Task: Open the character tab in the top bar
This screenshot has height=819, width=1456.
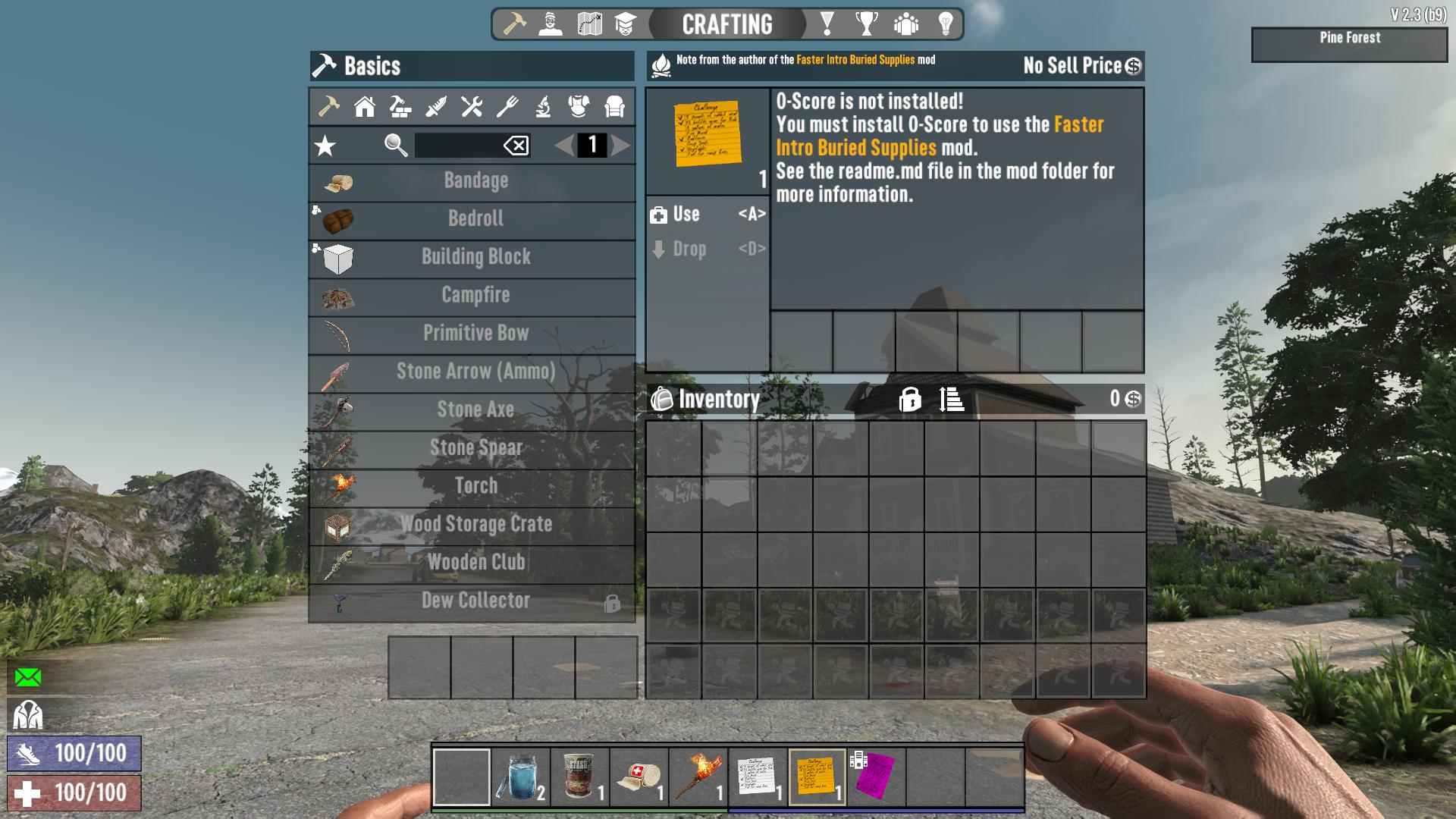Action: 551,24
